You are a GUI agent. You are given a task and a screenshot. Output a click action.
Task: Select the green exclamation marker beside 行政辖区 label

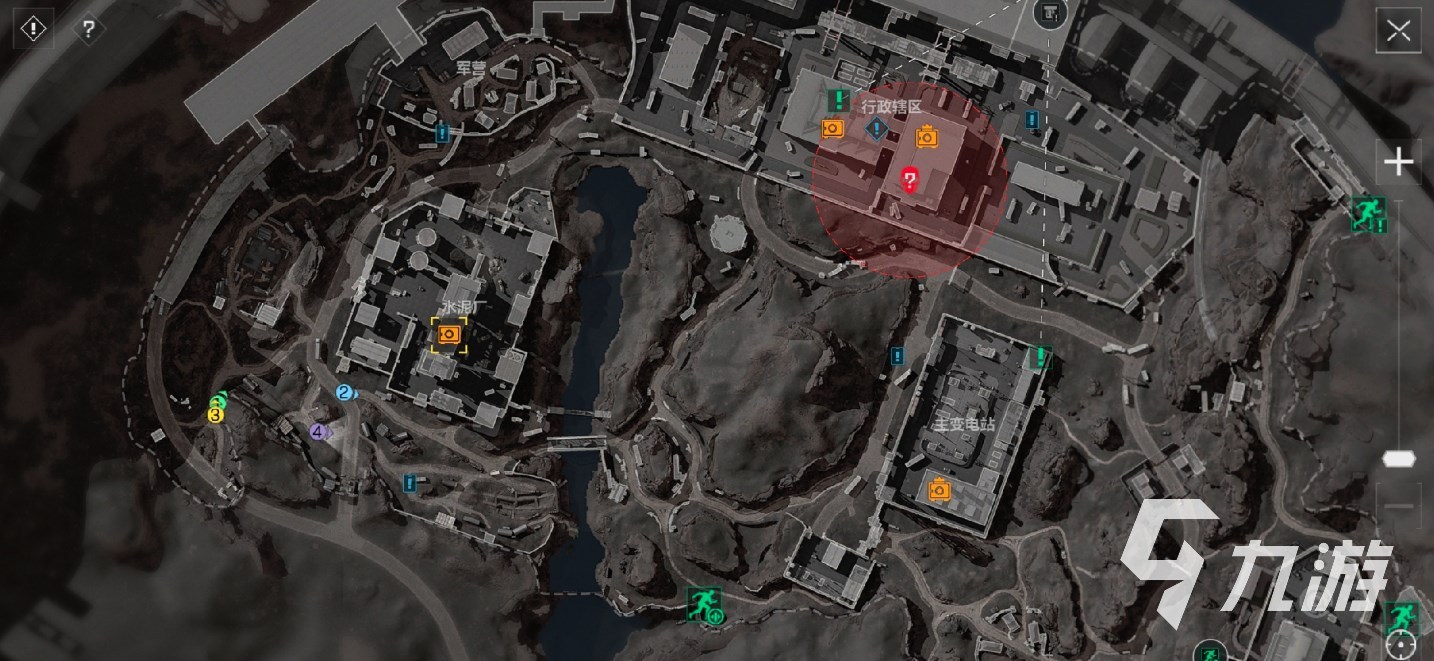coord(839,100)
